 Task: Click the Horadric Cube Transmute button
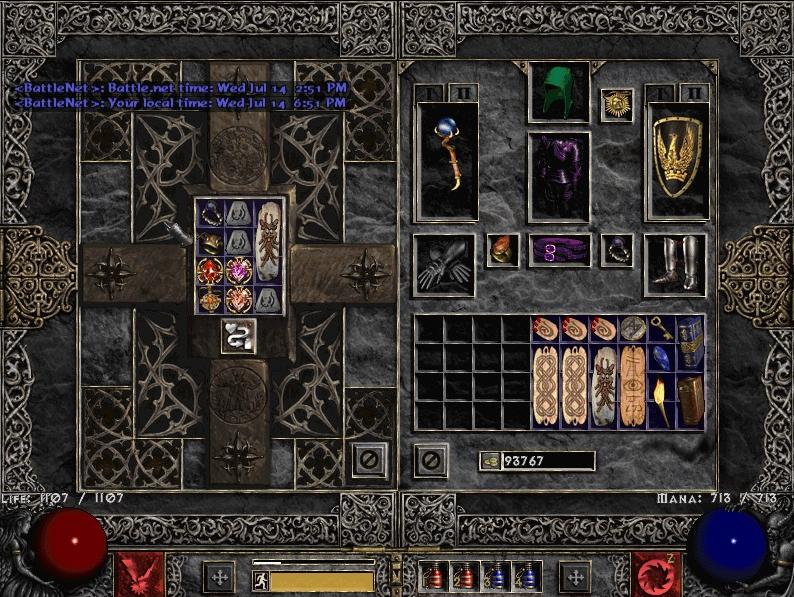coord(240,336)
